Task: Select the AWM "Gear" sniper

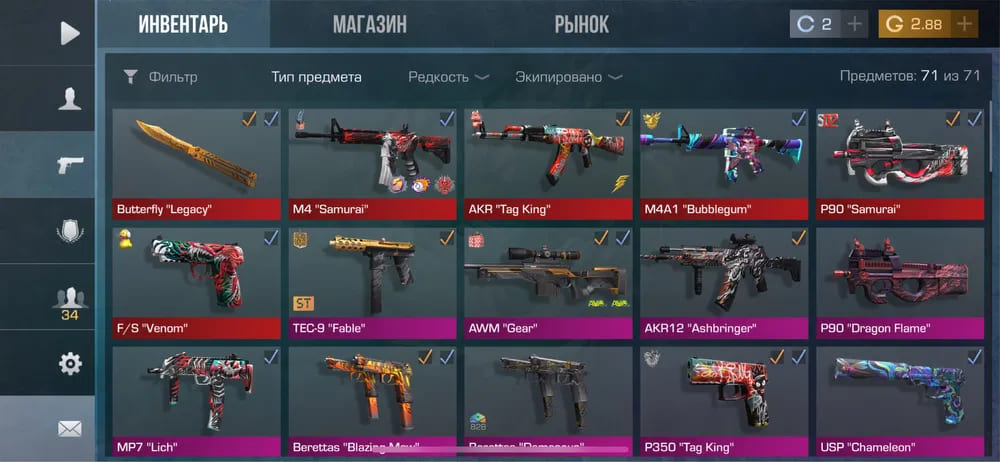Action: 548,283
